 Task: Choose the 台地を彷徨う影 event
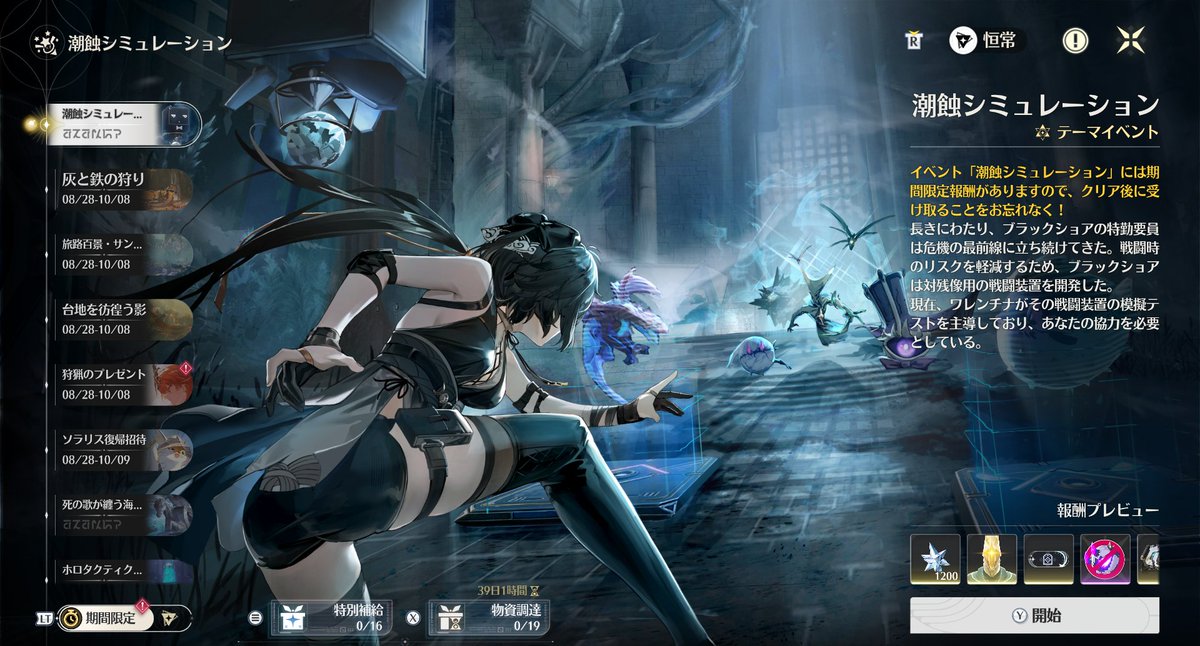(x=120, y=317)
